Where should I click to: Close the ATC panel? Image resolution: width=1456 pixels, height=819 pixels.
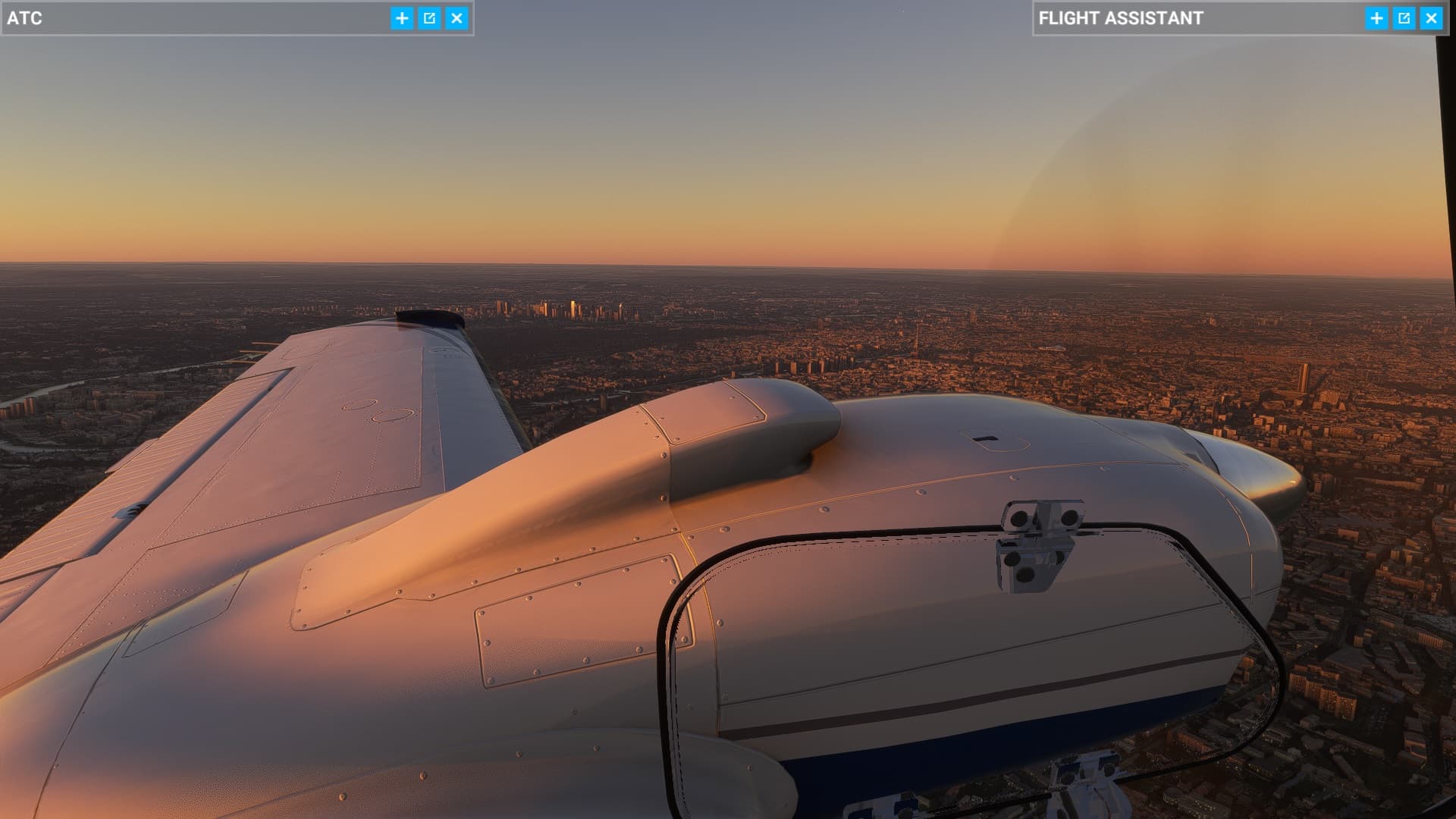[457, 18]
